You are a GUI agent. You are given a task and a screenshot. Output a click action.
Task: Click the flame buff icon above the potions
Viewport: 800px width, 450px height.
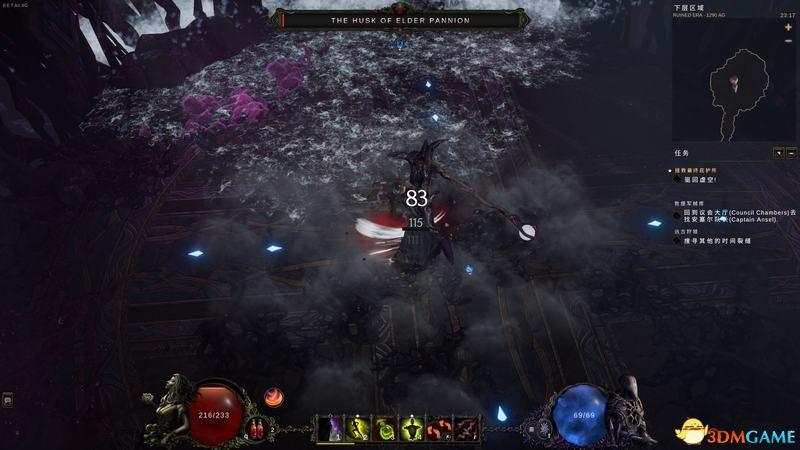coord(273,398)
